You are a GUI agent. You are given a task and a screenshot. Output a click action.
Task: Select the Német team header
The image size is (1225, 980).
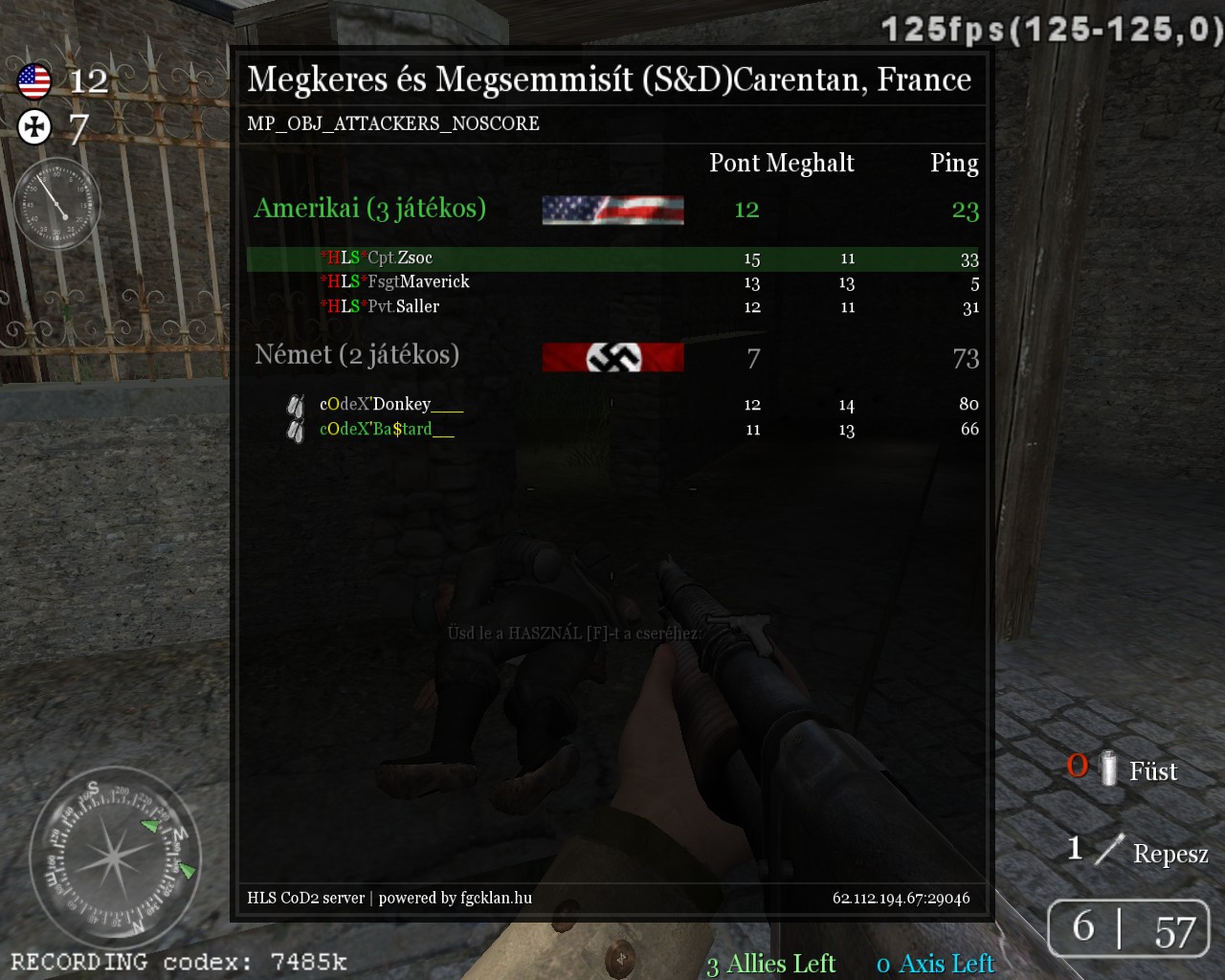(x=357, y=355)
